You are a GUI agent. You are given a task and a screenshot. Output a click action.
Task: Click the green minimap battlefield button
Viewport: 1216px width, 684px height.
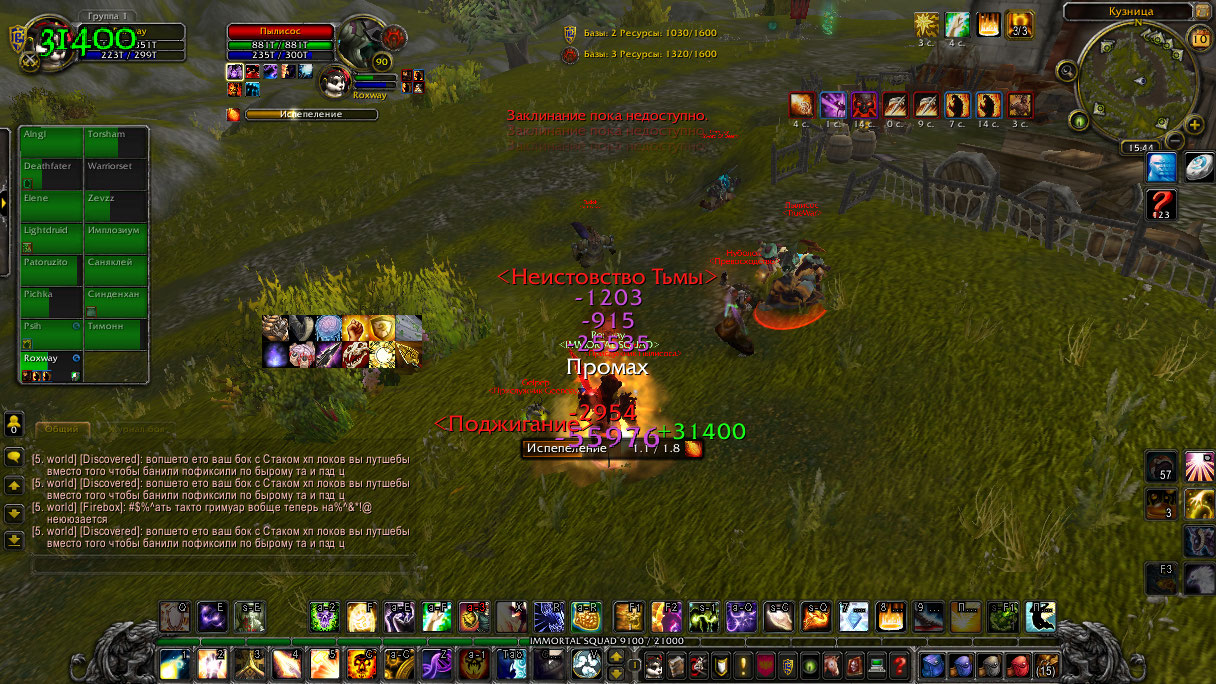point(1079,121)
